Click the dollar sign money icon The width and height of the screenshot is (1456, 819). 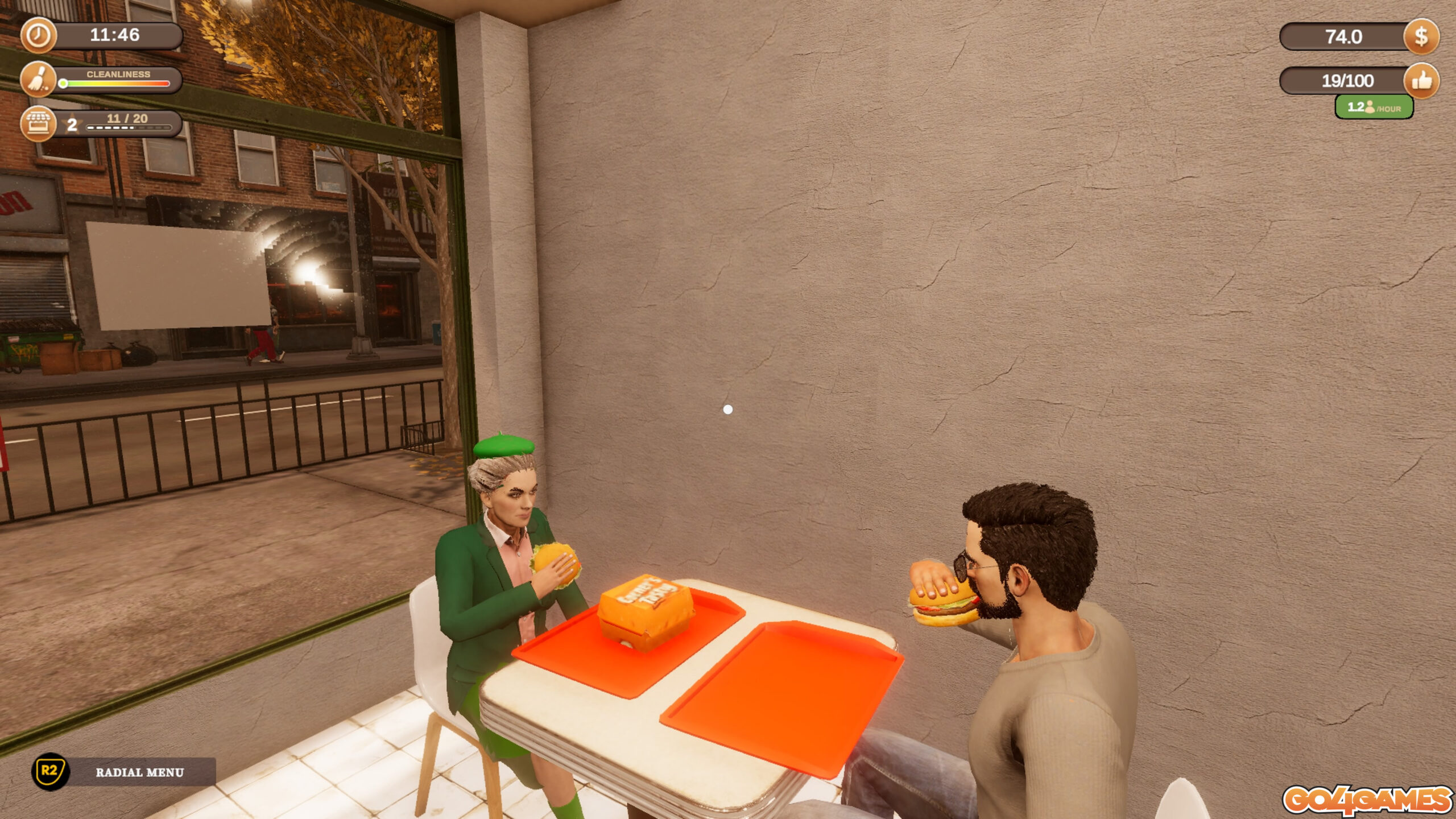click(1421, 37)
